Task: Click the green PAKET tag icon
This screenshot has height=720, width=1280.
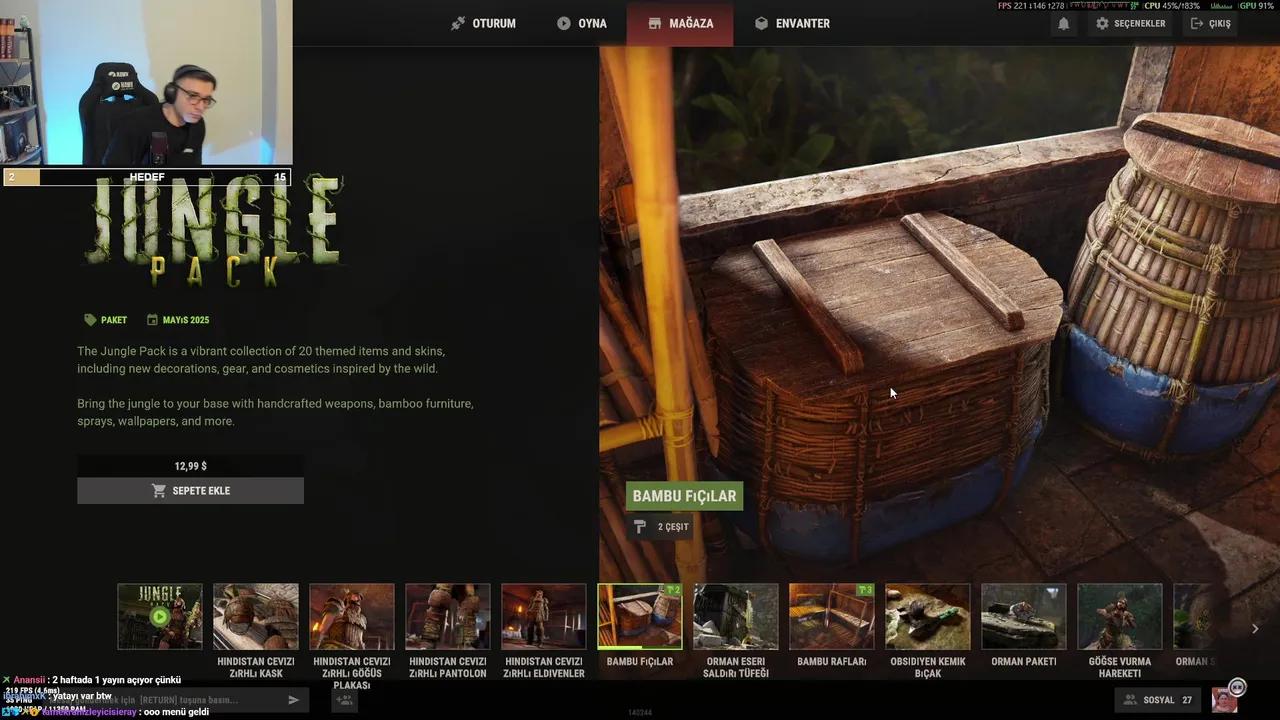Action: 90,320
